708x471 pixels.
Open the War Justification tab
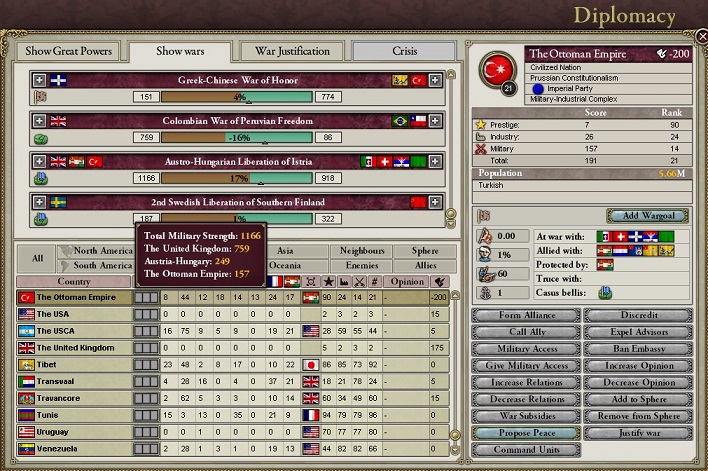coord(292,51)
